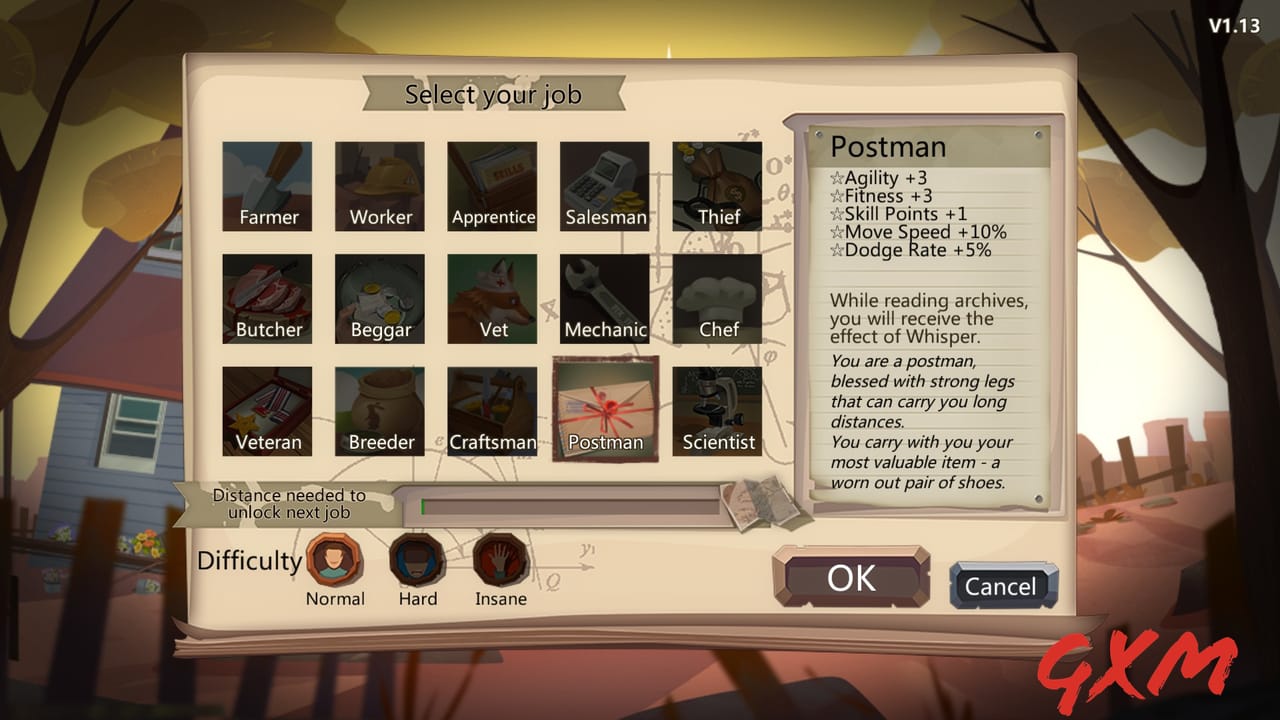Select Hard difficulty
Image resolution: width=1280 pixels, height=720 pixels.
[417, 563]
